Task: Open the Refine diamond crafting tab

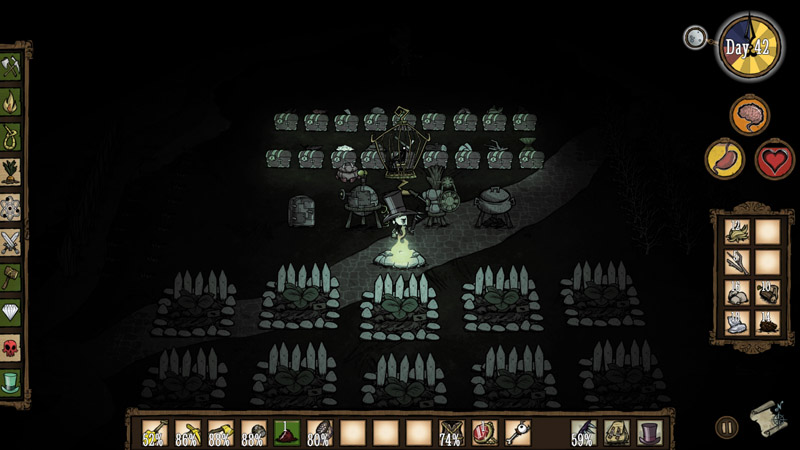Action: tap(11, 312)
